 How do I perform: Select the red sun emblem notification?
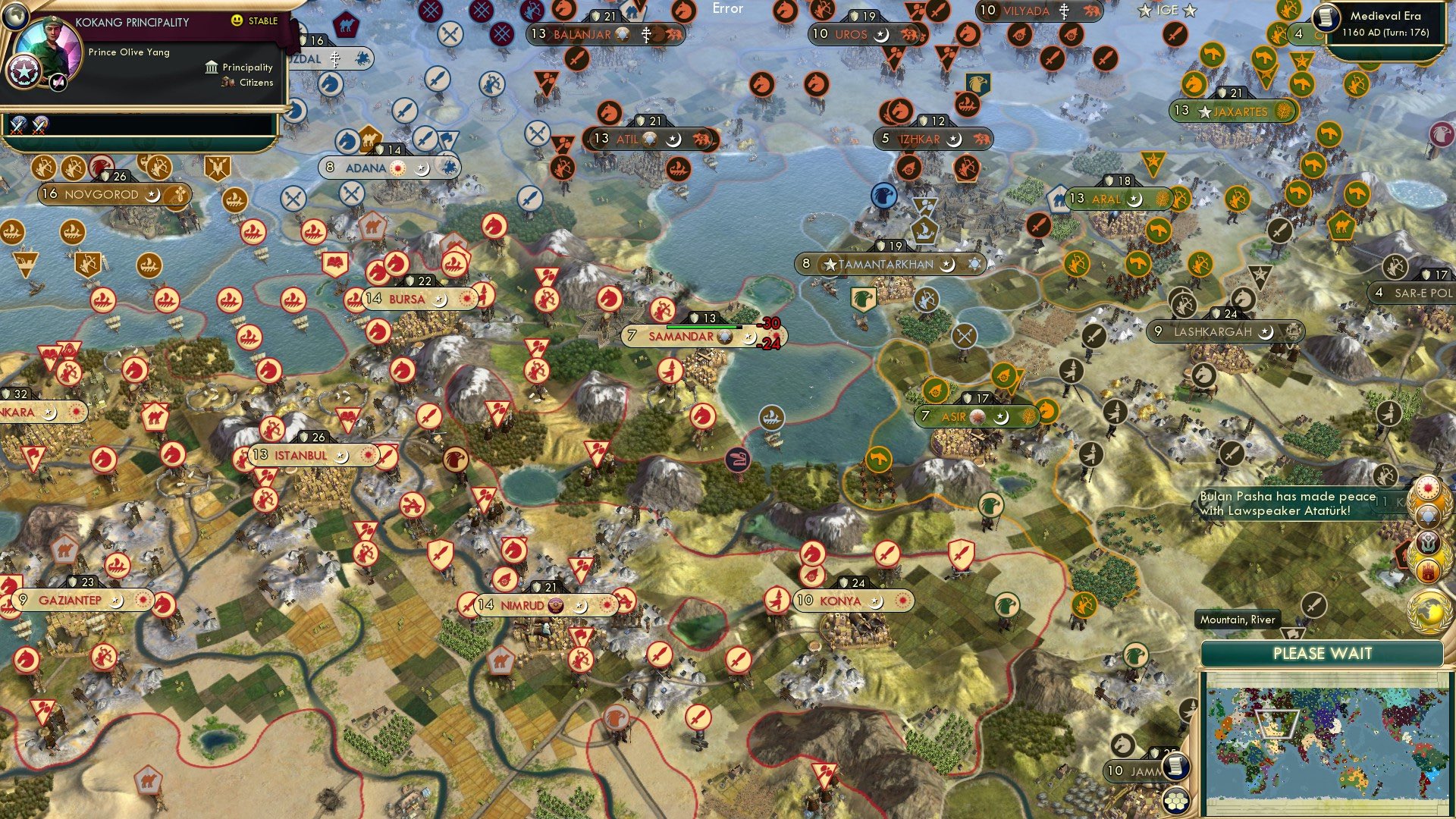point(1428,487)
